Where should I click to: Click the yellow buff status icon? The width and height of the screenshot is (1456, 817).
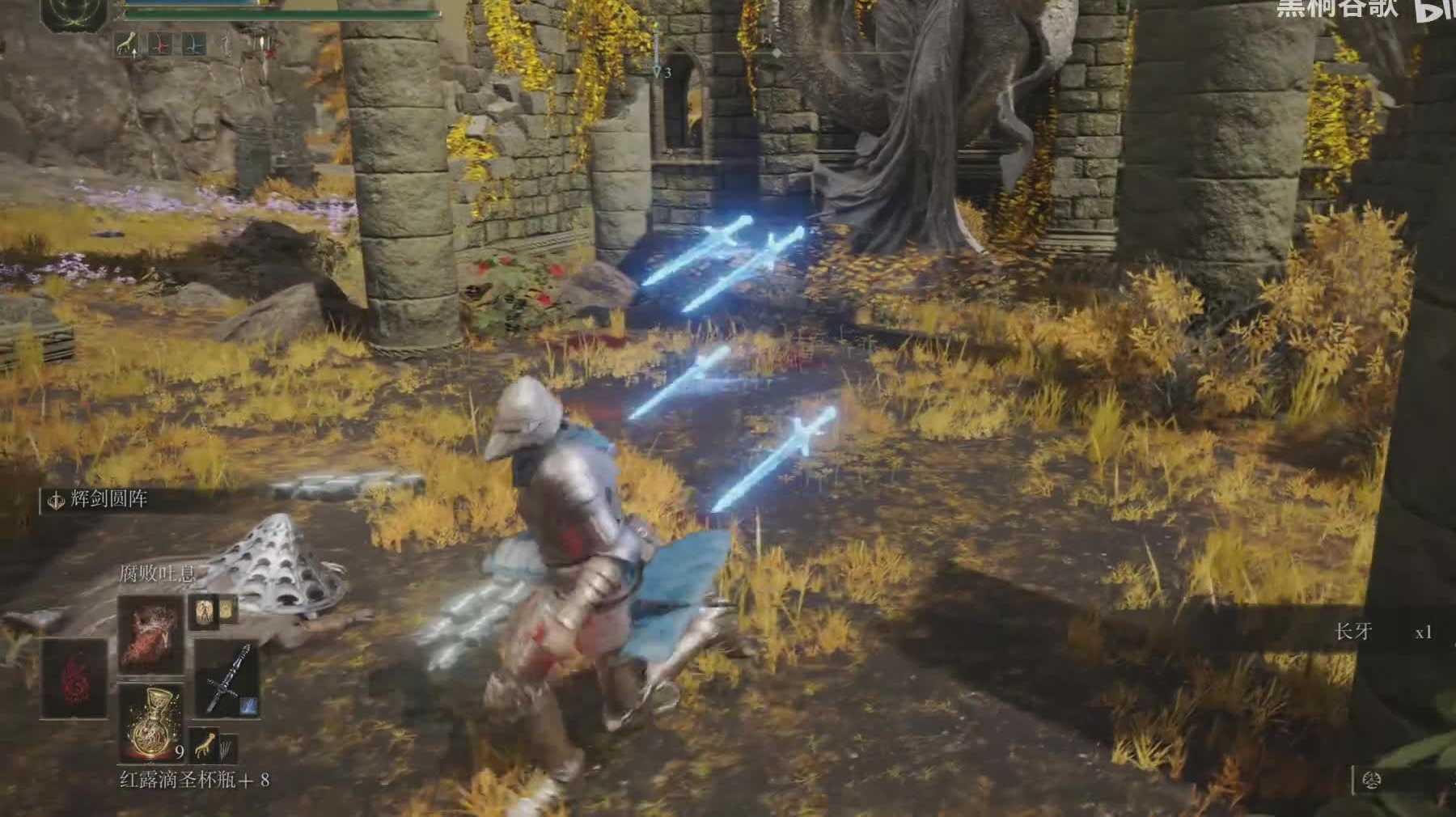click(125, 44)
